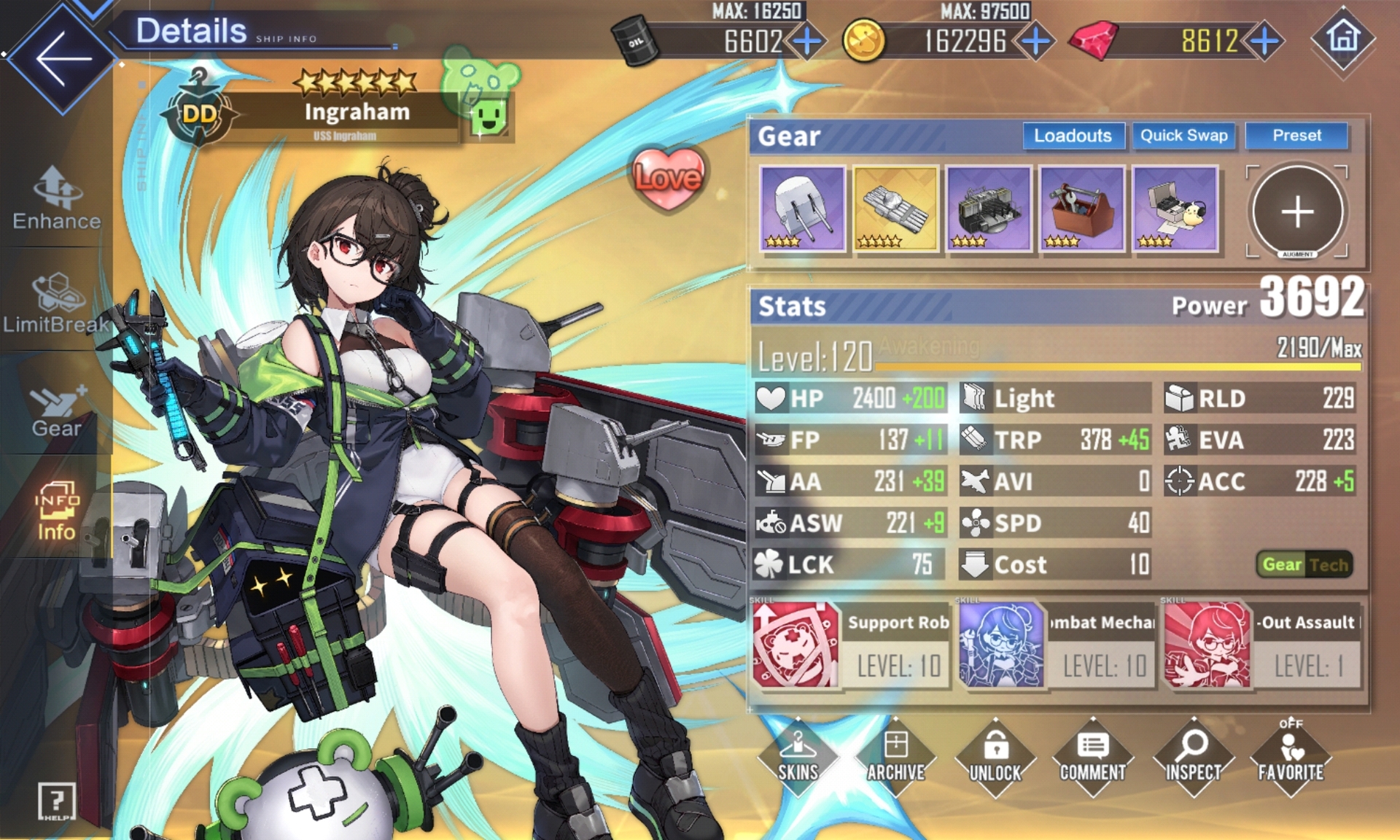Open the Skins menu
This screenshot has height=840, width=1400.
click(x=798, y=756)
